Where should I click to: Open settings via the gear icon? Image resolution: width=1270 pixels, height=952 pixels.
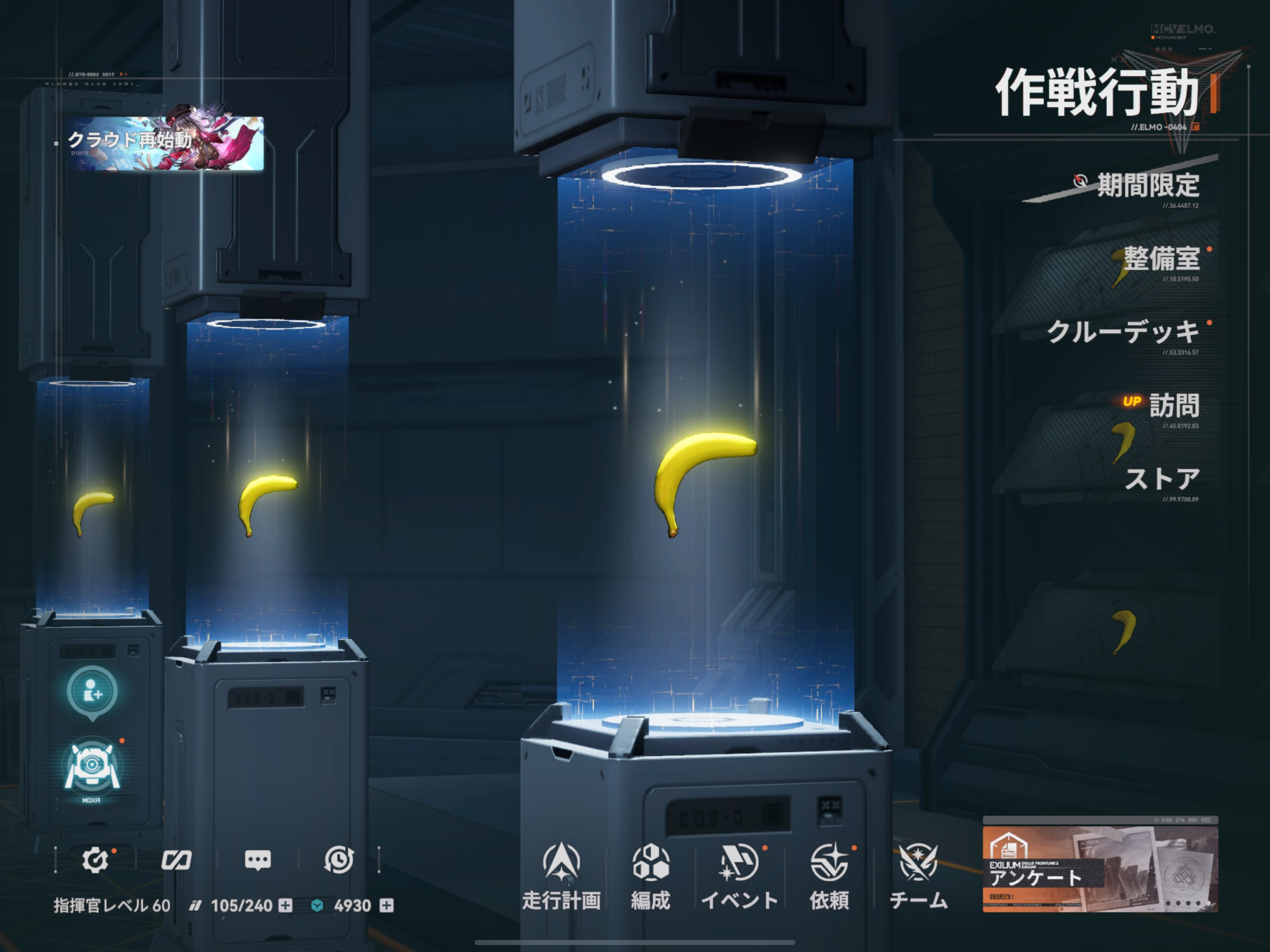tap(95, 859)
